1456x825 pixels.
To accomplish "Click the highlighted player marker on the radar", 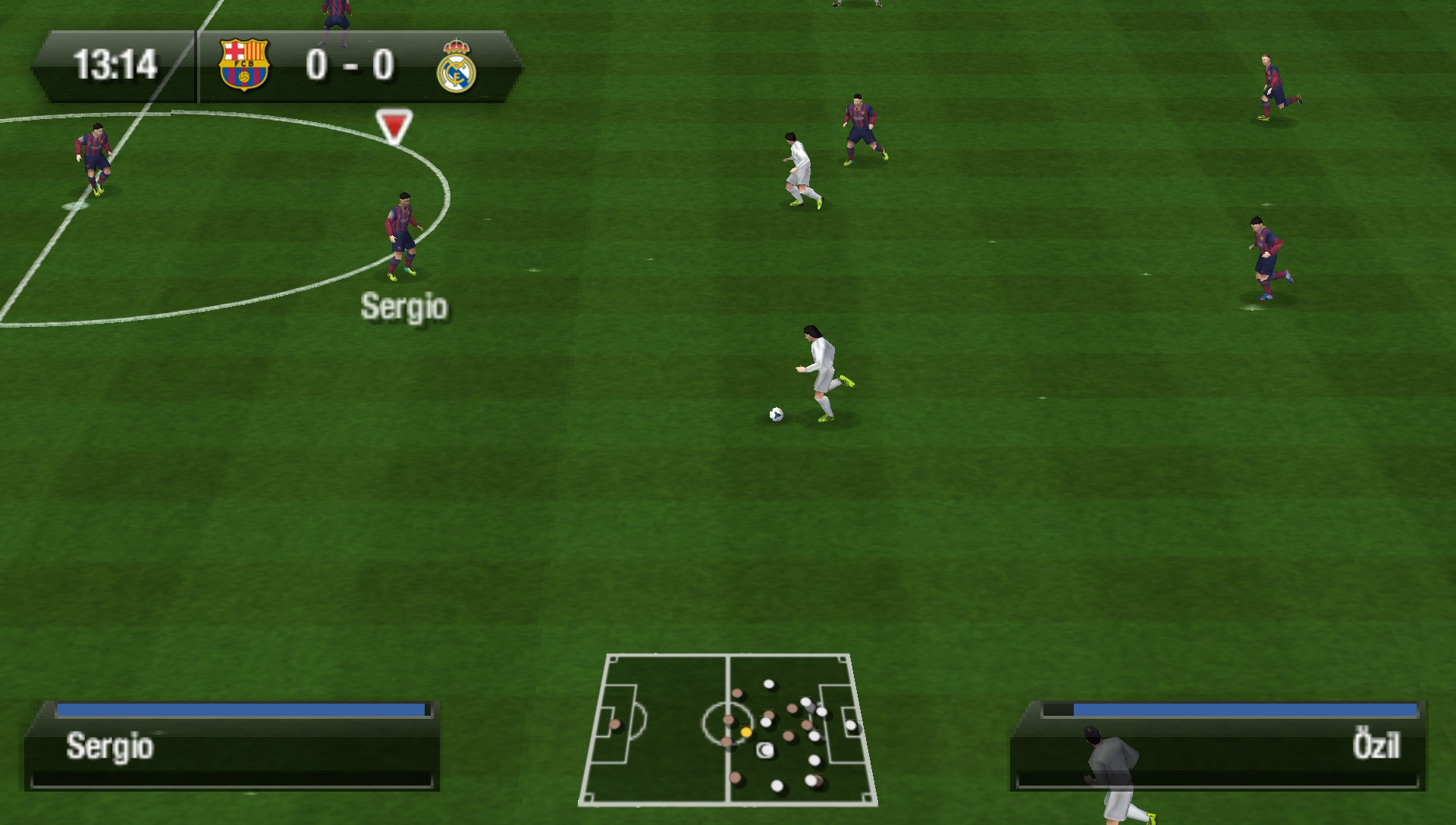I will tap(764, 749).
